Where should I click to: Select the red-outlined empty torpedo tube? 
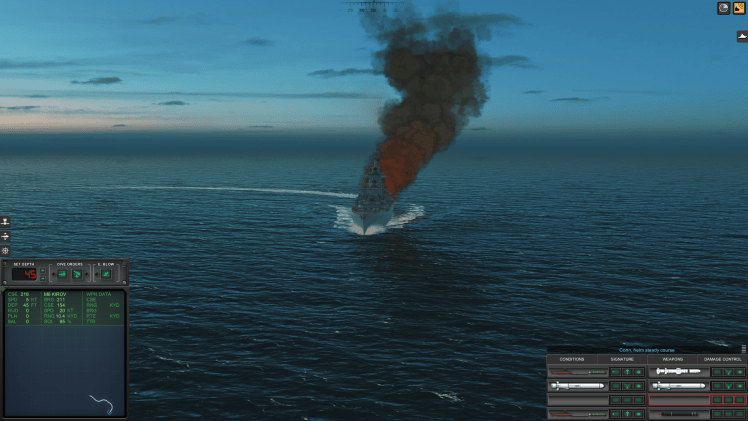pyautogui.click(x=678, y=399)
